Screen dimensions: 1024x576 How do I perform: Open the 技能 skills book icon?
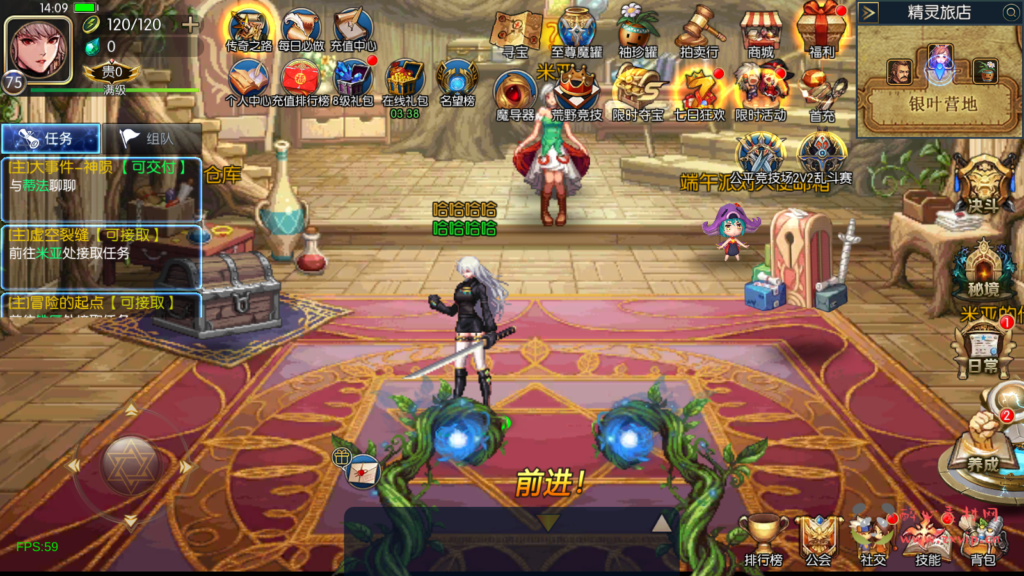[x=927, y=538]
